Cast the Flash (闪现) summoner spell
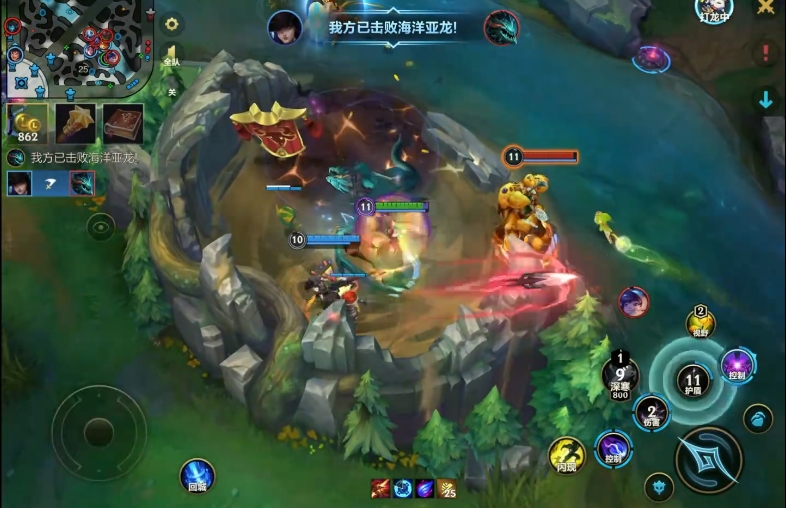786x508 pixels. point(566,455)
